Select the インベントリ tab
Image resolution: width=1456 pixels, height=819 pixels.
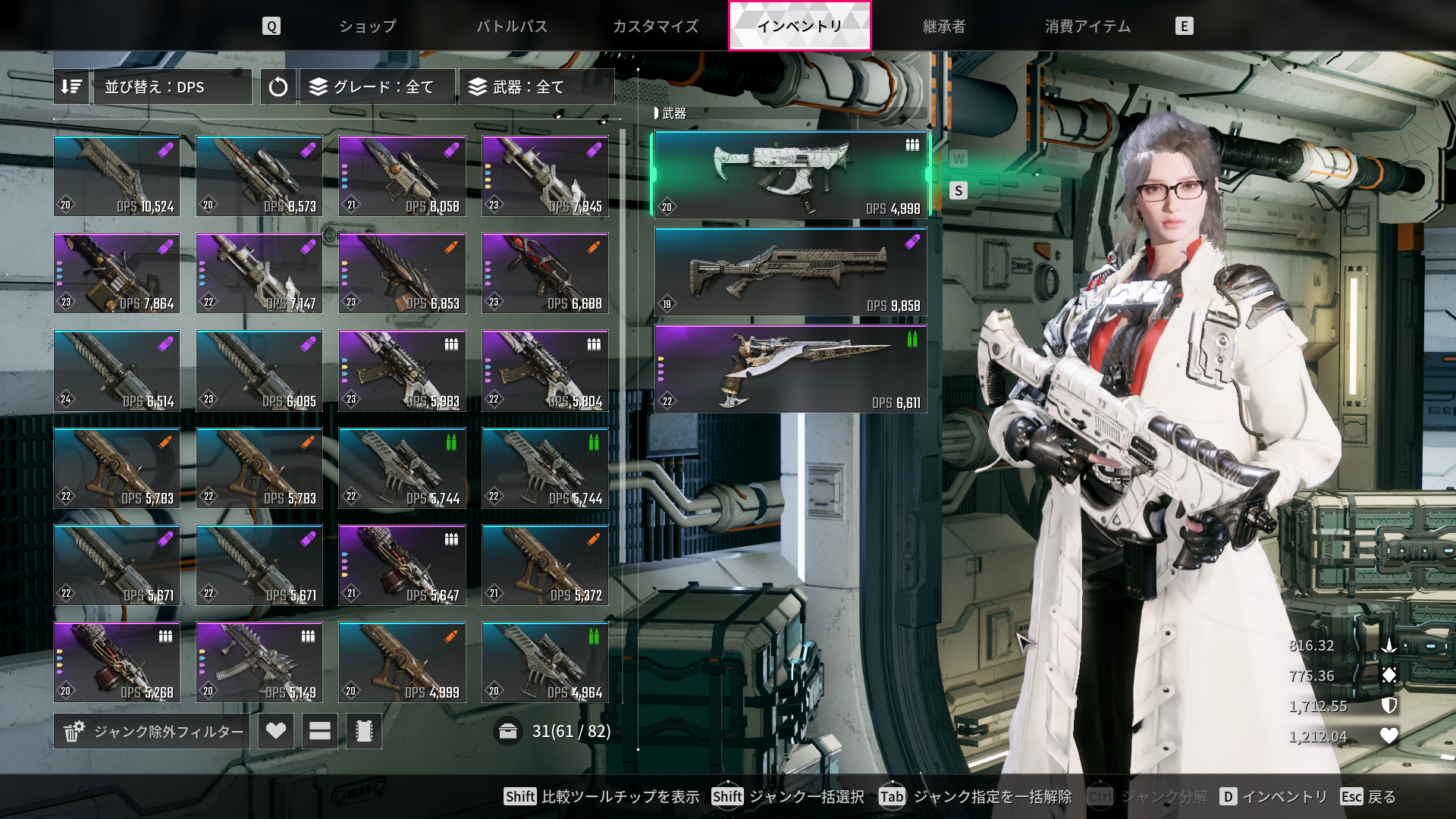click(800, 27)
